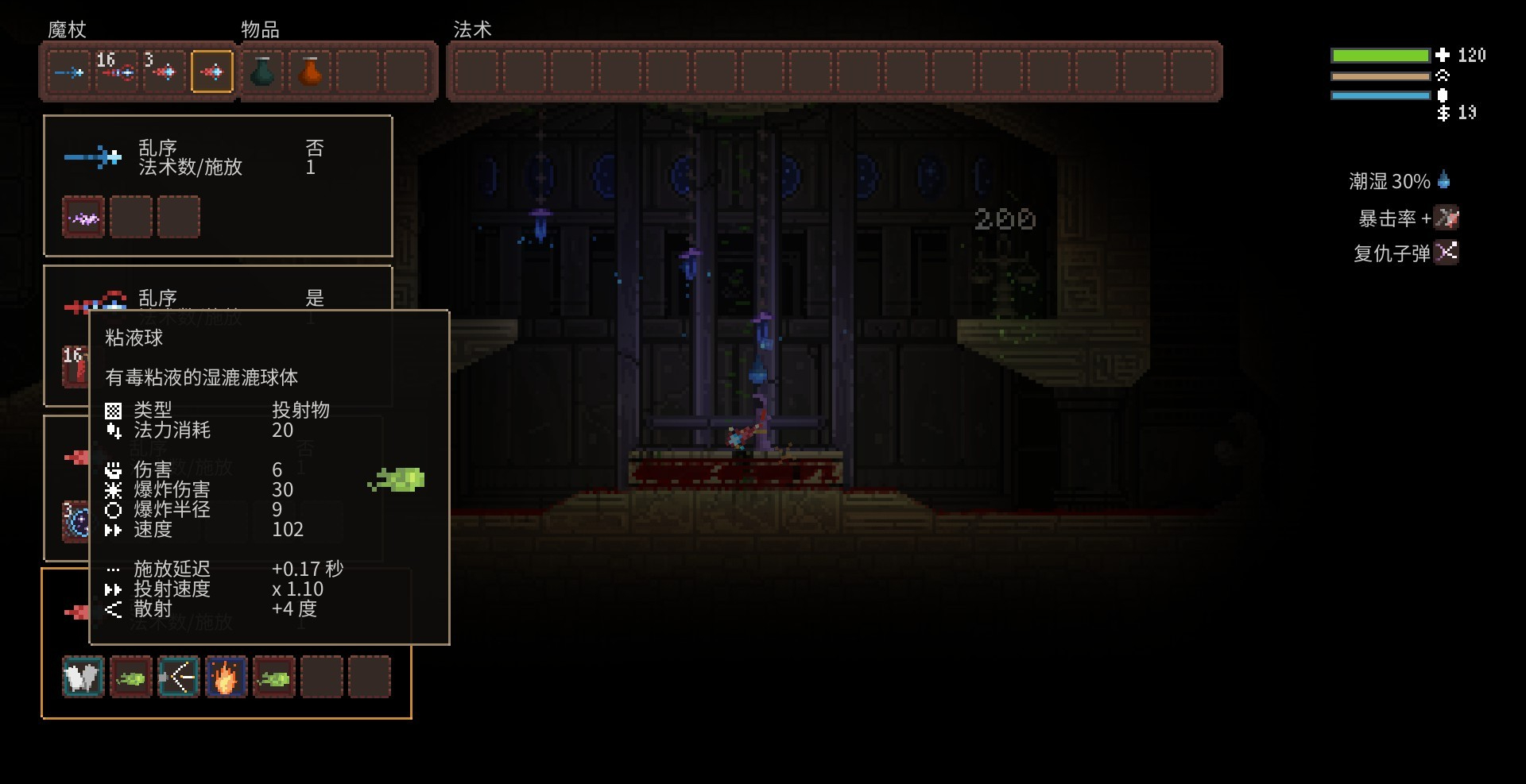Select the flame spell with blue border
This screenshot has height=784, width=1526.
[x=227, y=678]
